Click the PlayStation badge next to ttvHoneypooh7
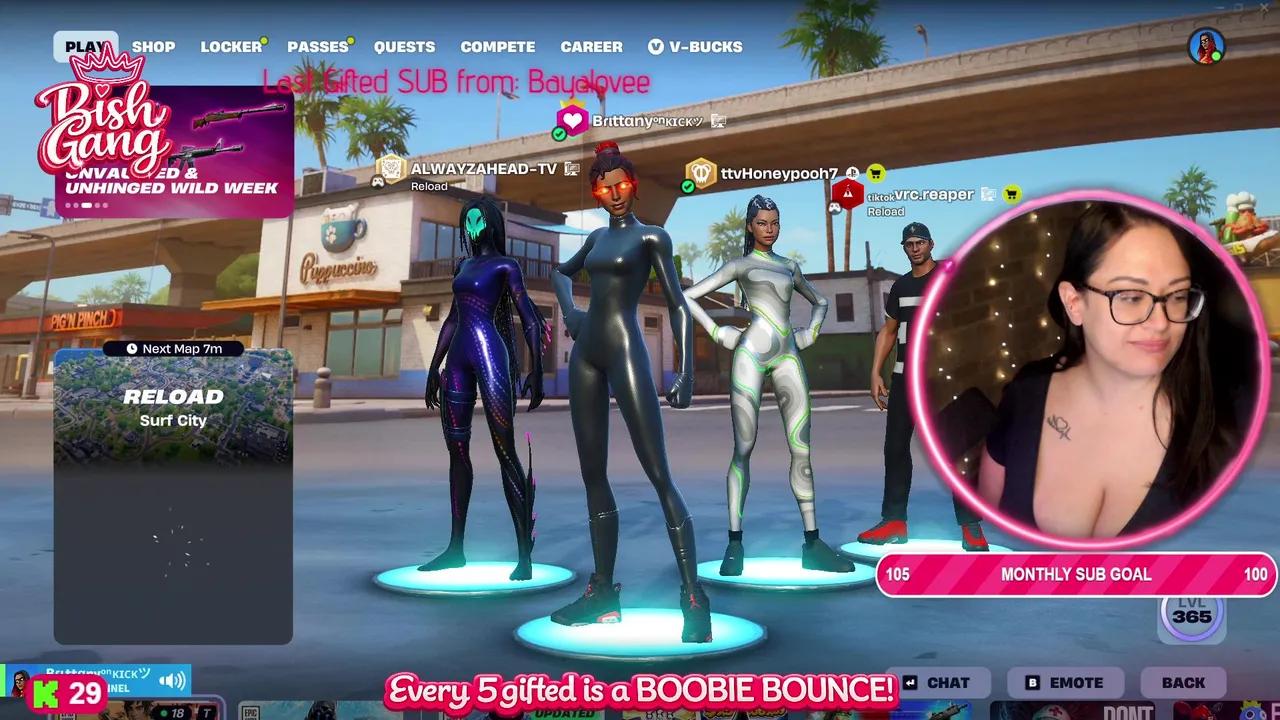The height and width of the screenshot is (720, 1280). tap(852, 173)
